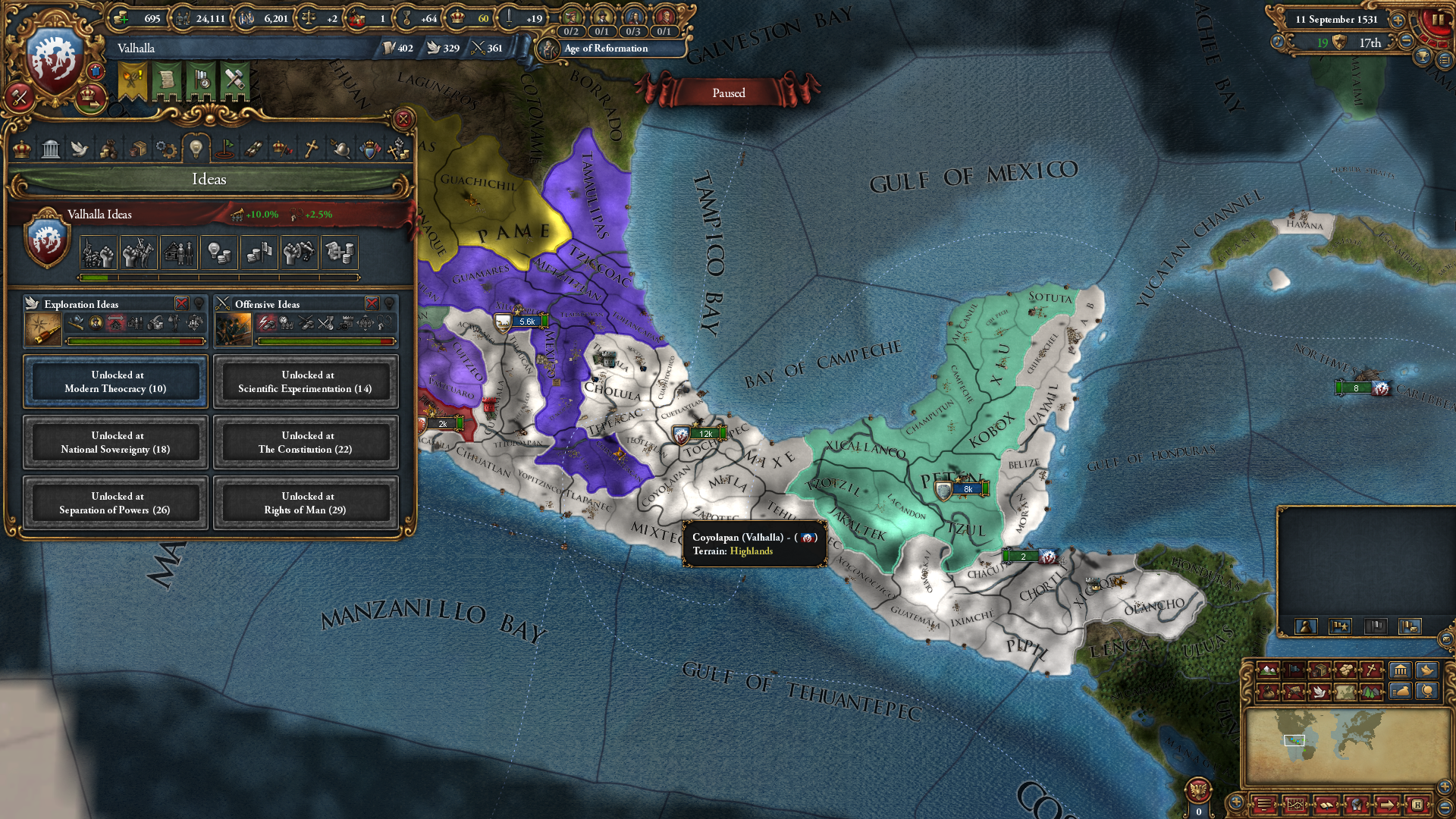Open the Age of Reformation panel
1456x819 pixels.
click(605, 49)
